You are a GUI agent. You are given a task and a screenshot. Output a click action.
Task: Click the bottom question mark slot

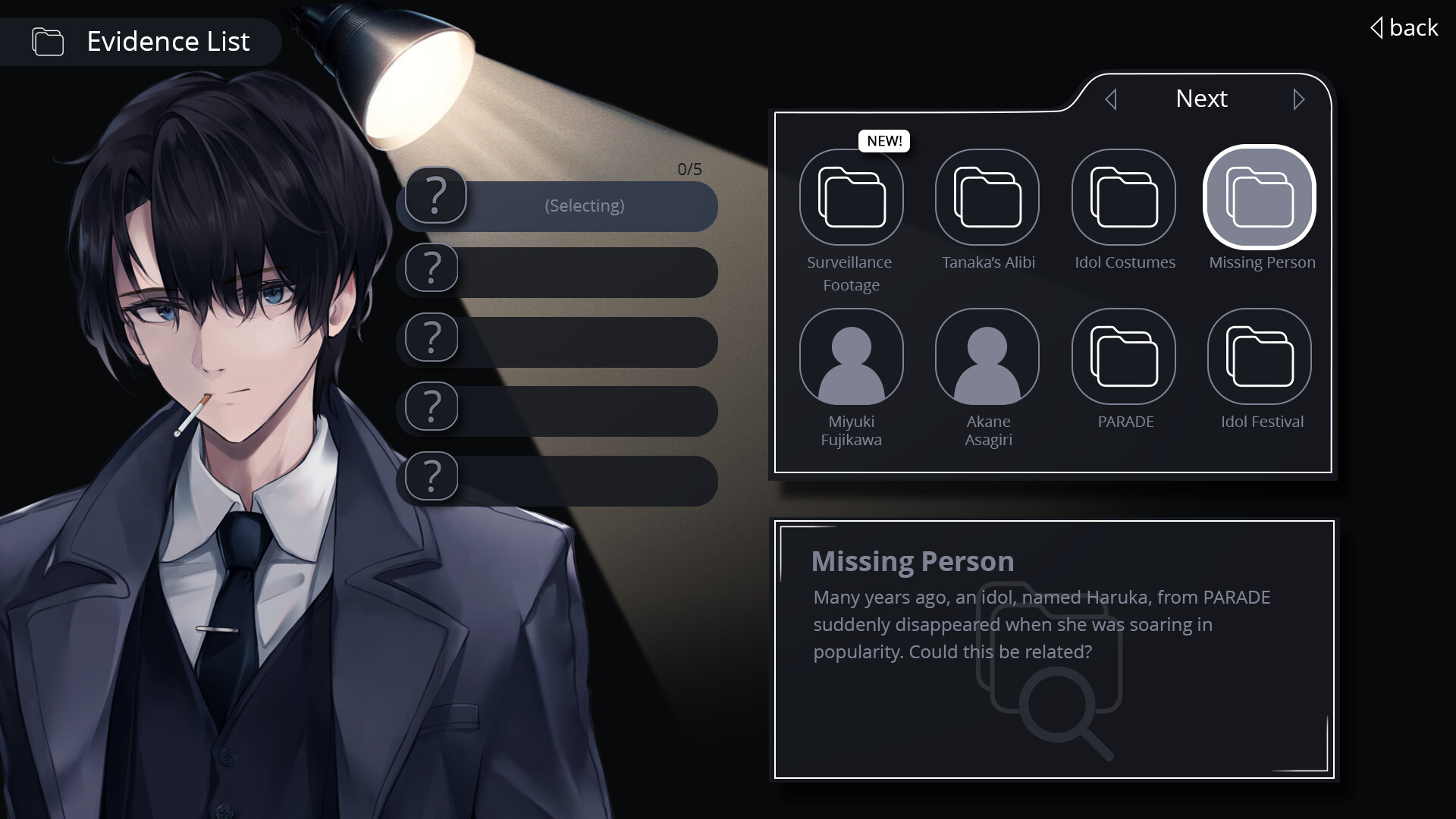point(430,476)
